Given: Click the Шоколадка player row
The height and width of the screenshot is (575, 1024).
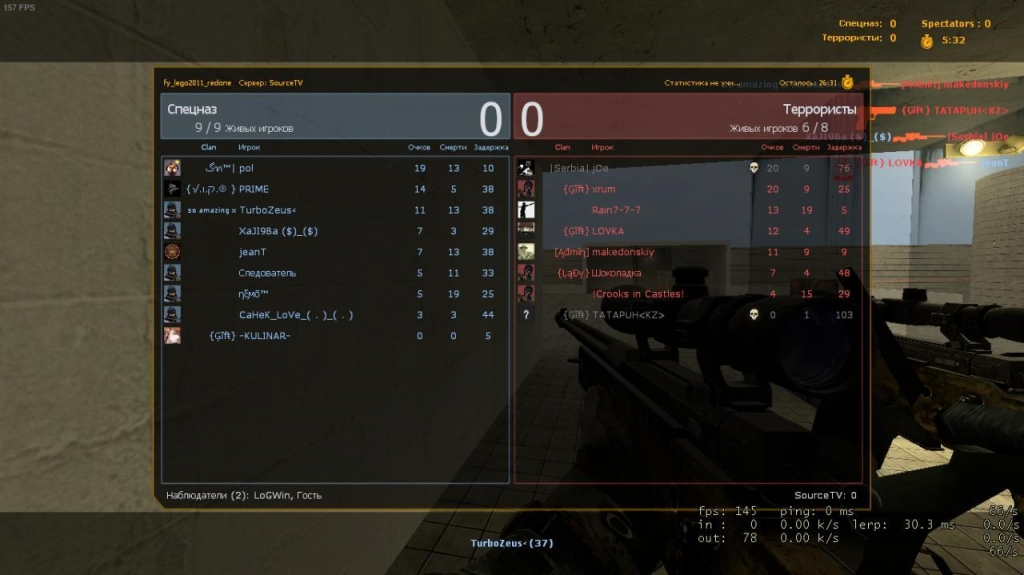Looking at the screenshot, I should (617, 273).
